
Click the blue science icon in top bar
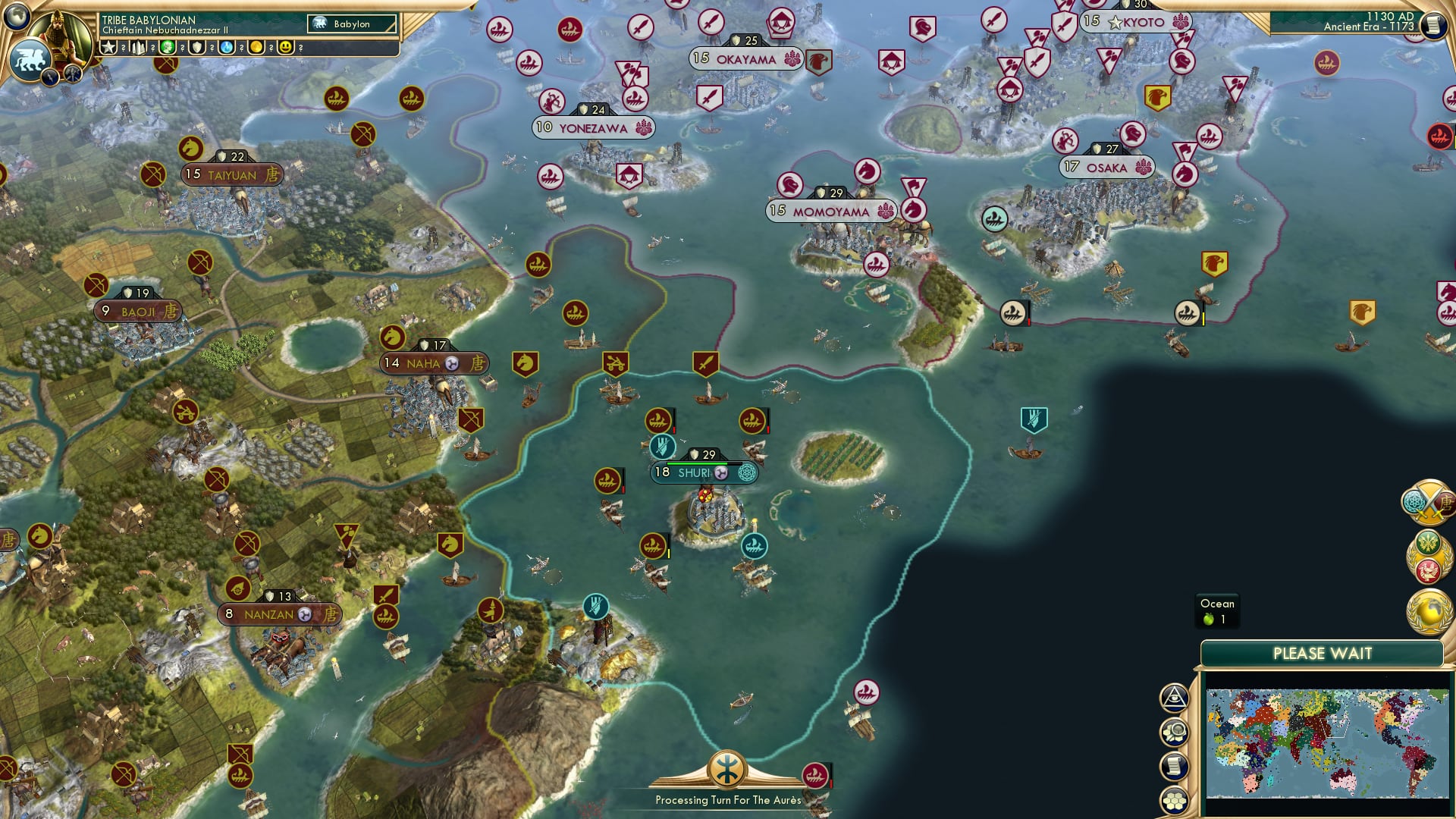coord(225,48)
